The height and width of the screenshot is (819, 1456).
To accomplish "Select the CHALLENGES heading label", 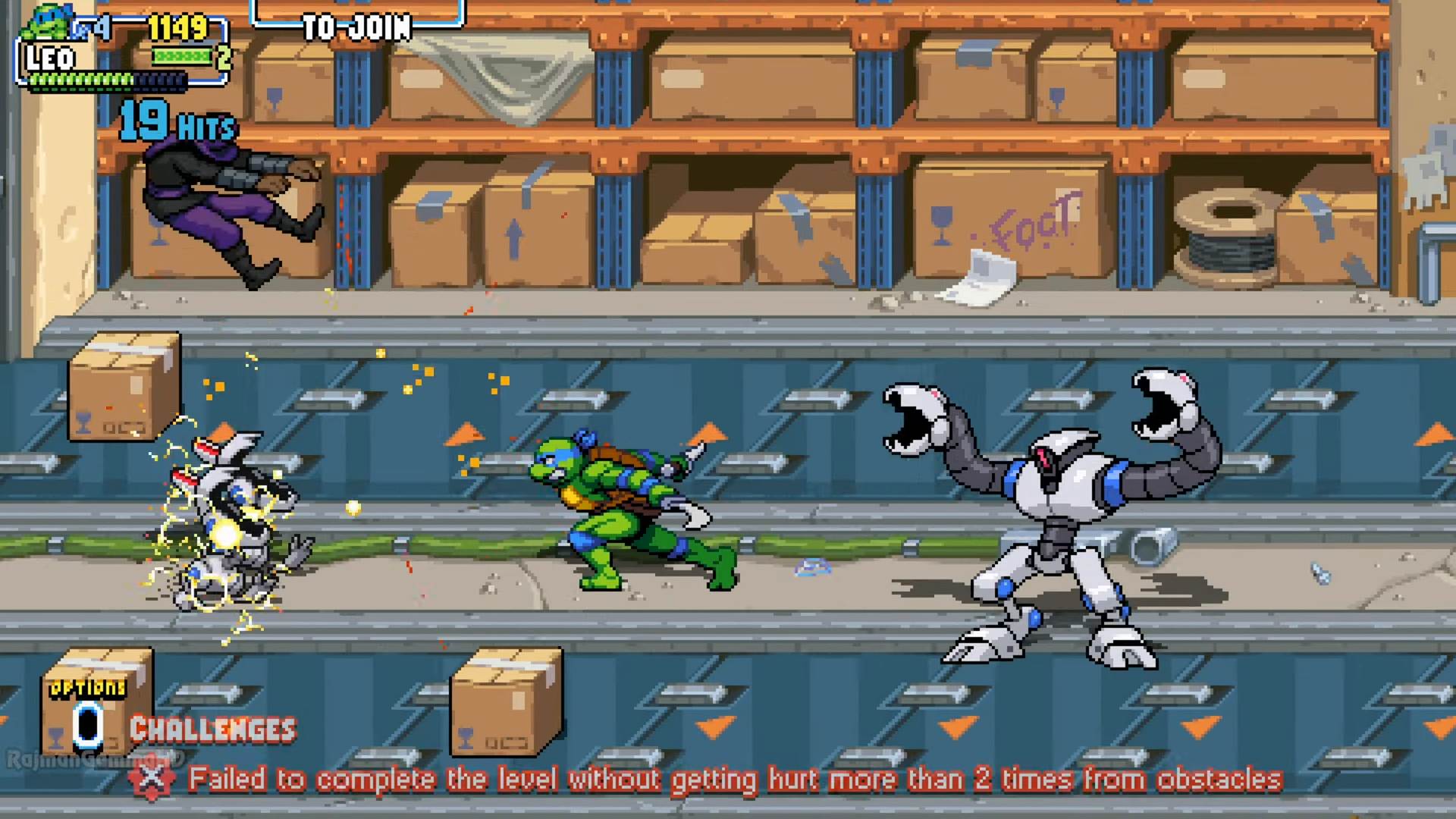I will click(212, 730).
